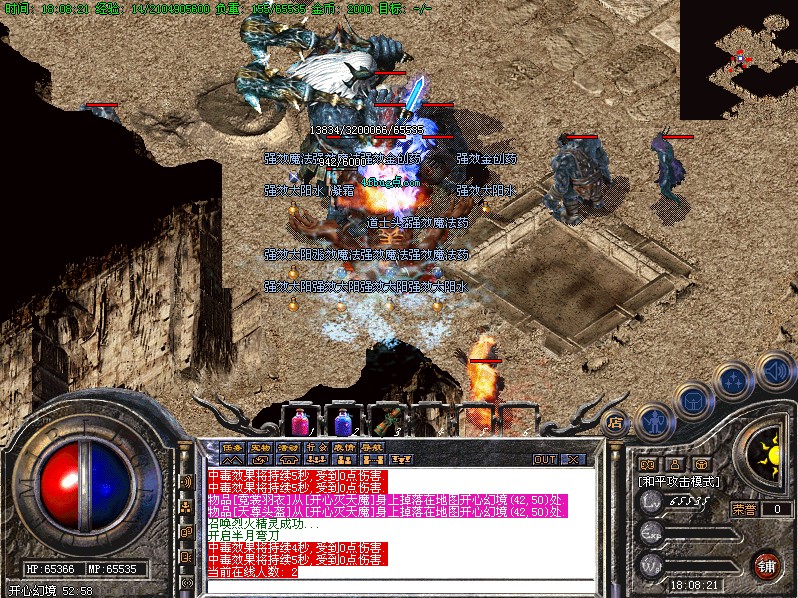
Task: Click the 荣誉 honor label
Action: pos(744,508)
